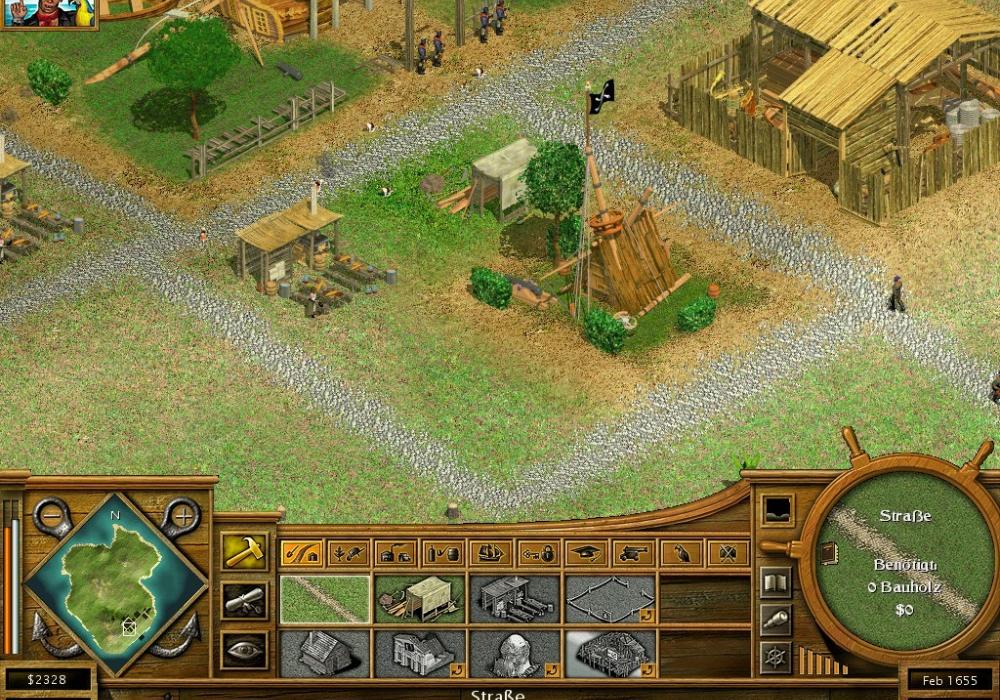The width and height of the screenshot is (1000, 700).
Task: Zoom out the island minimap
Action: 52,517
